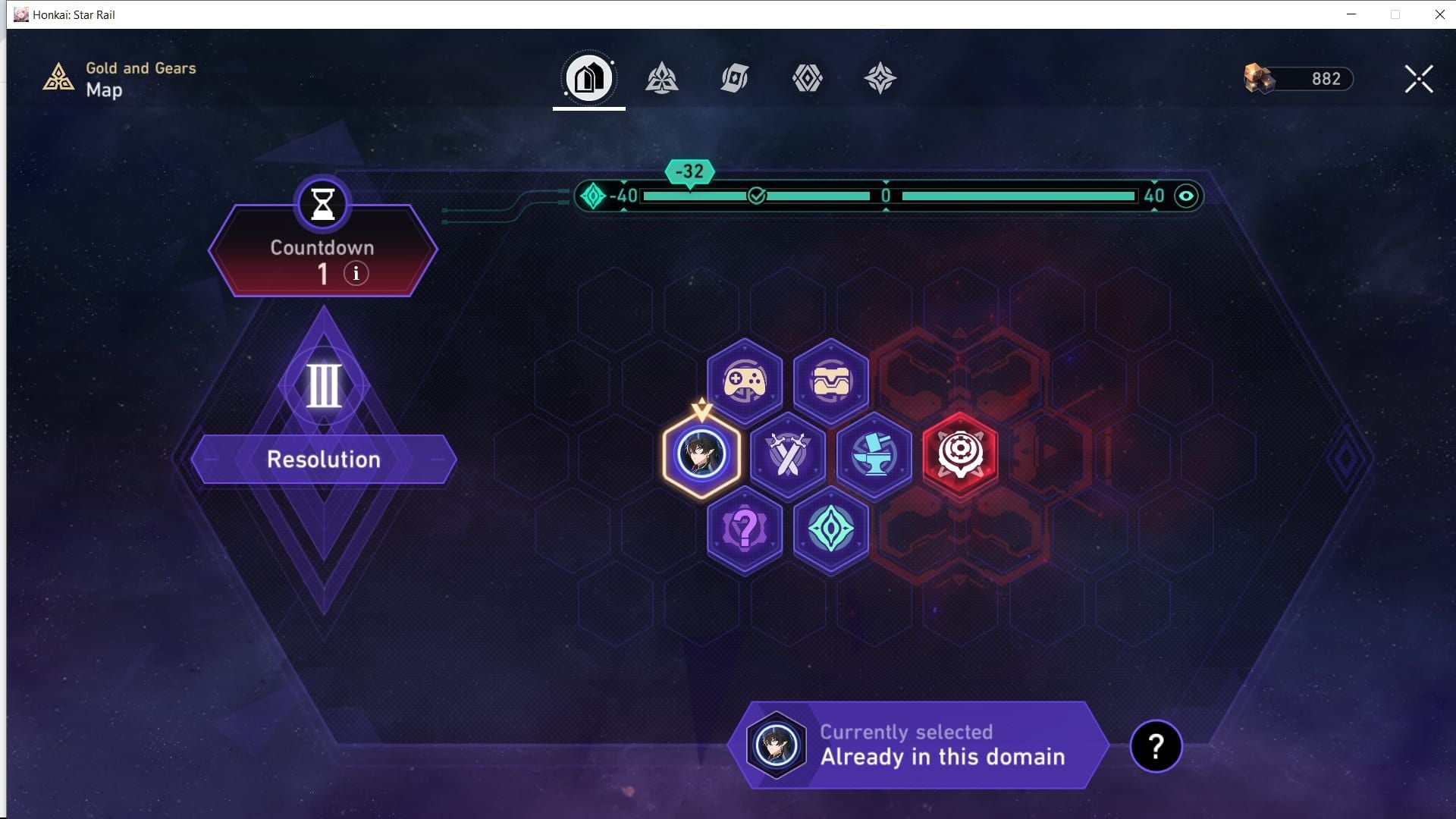1456x819 pixels.
Task: Choose the anvil forge domain tile
Action: click(x=874, y=455)
